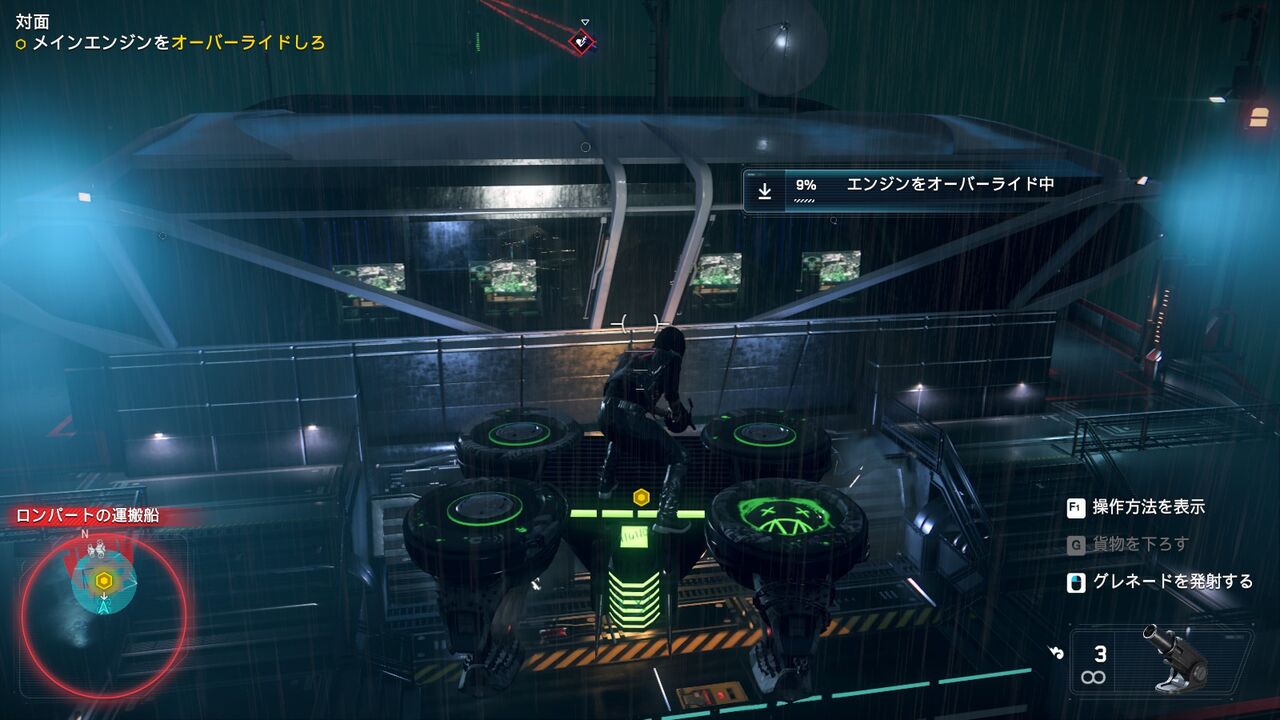This screenshot has width=1280, height=720.
Task: Select the grenade launcher weapon icon
Action: [1176, 656]
